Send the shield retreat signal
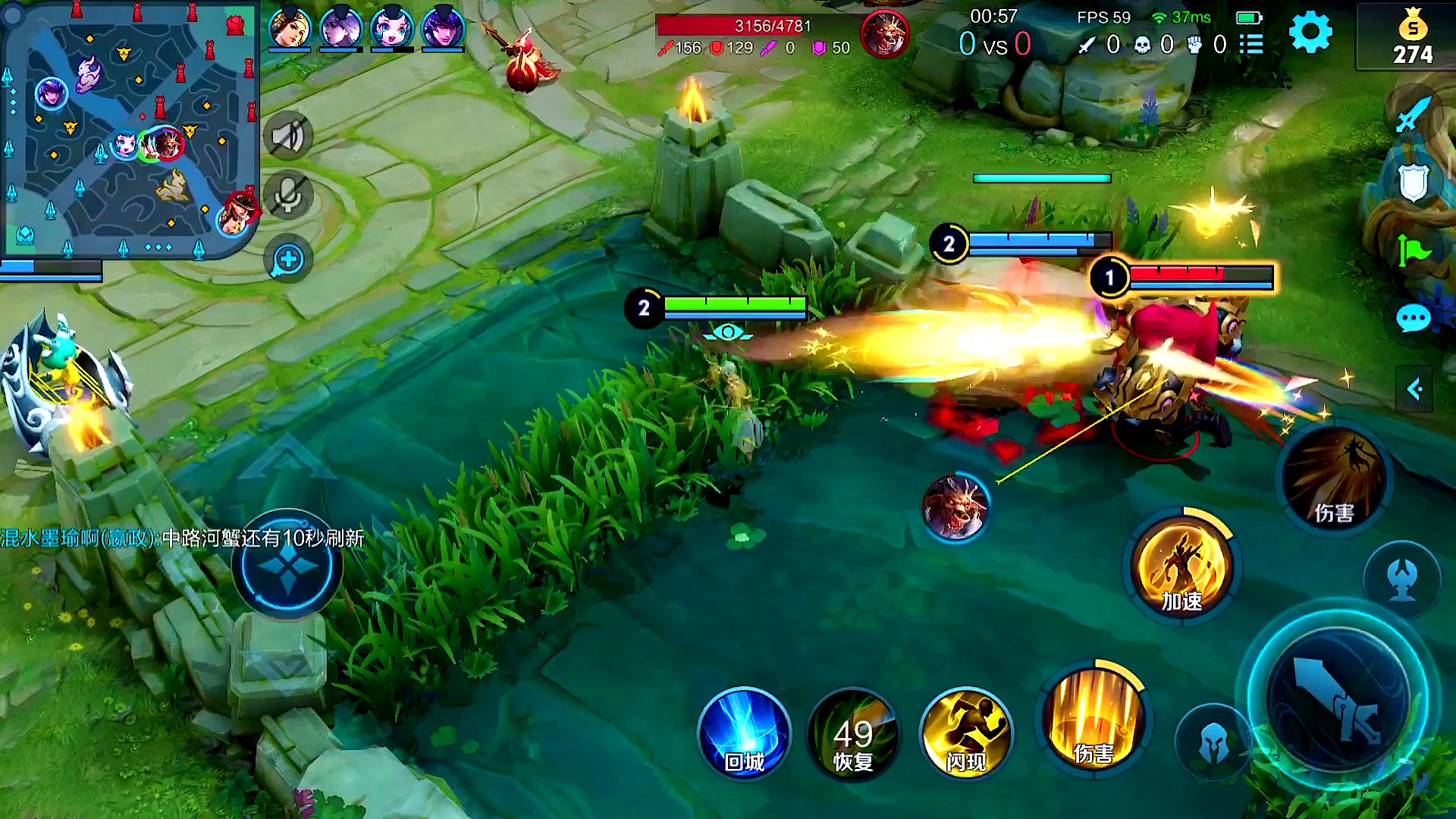 [x=1413, y=182]
